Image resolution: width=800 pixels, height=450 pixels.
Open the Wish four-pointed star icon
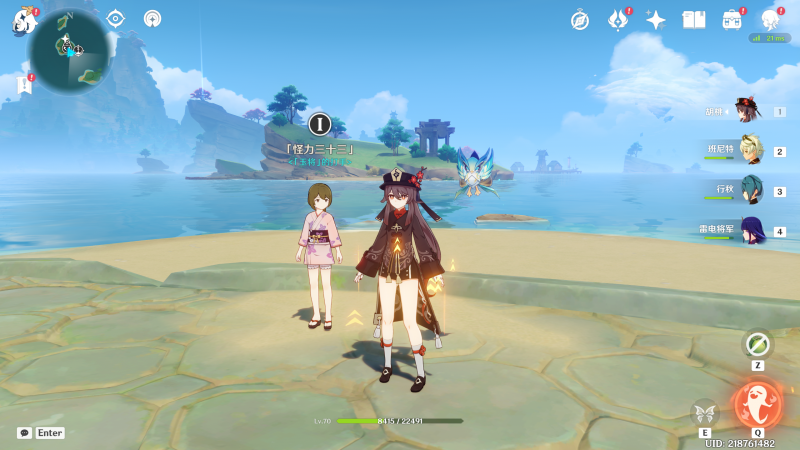tap(656, 20)
